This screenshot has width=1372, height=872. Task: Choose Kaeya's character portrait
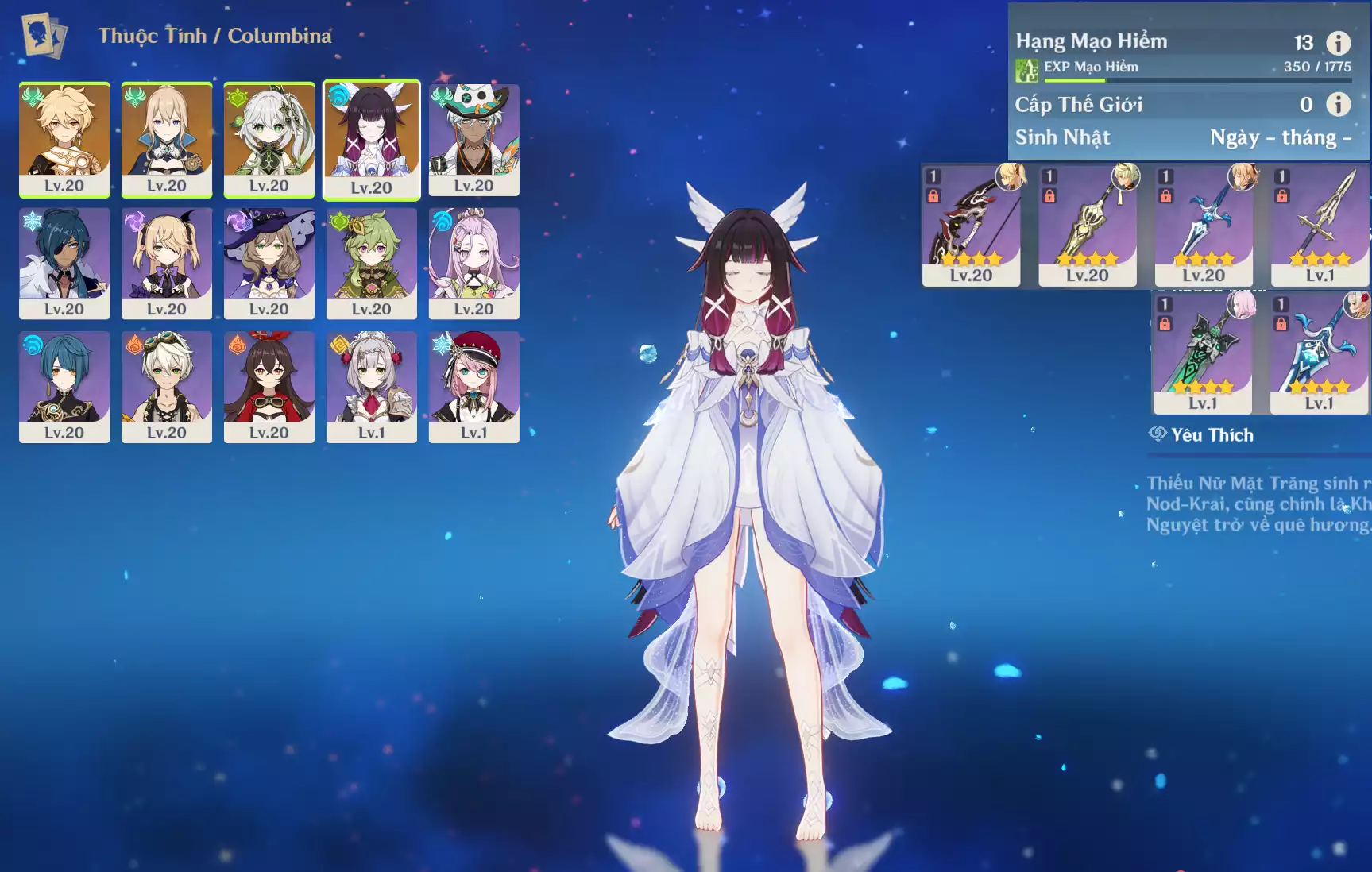[x=64, y=263]
